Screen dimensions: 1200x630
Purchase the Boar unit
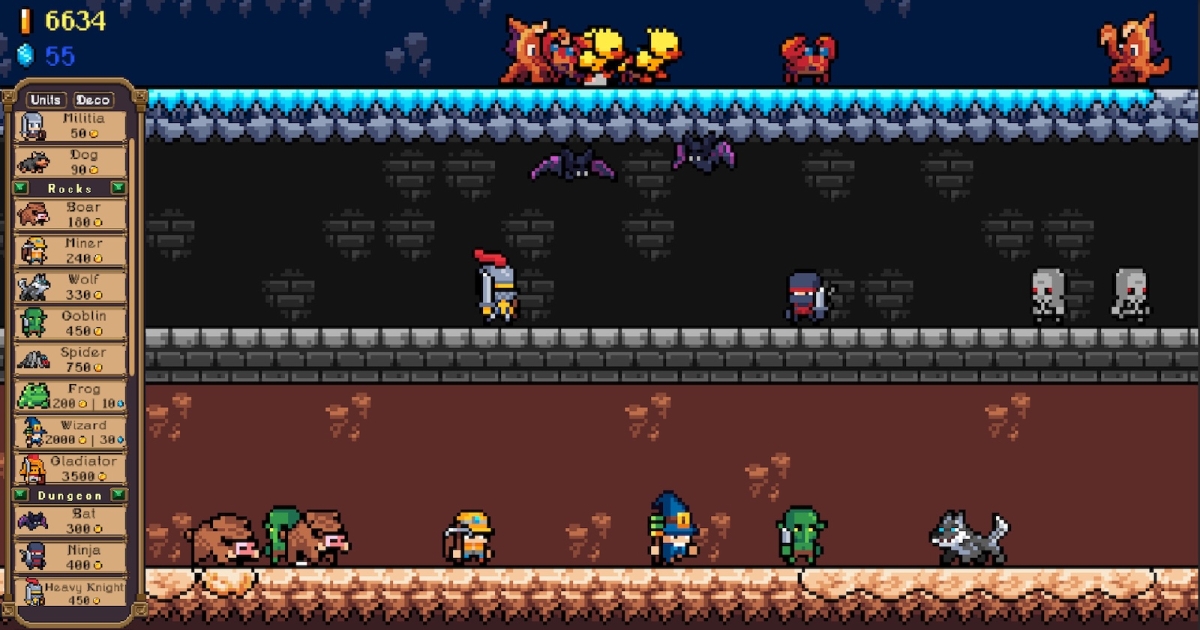coord(70,214)
